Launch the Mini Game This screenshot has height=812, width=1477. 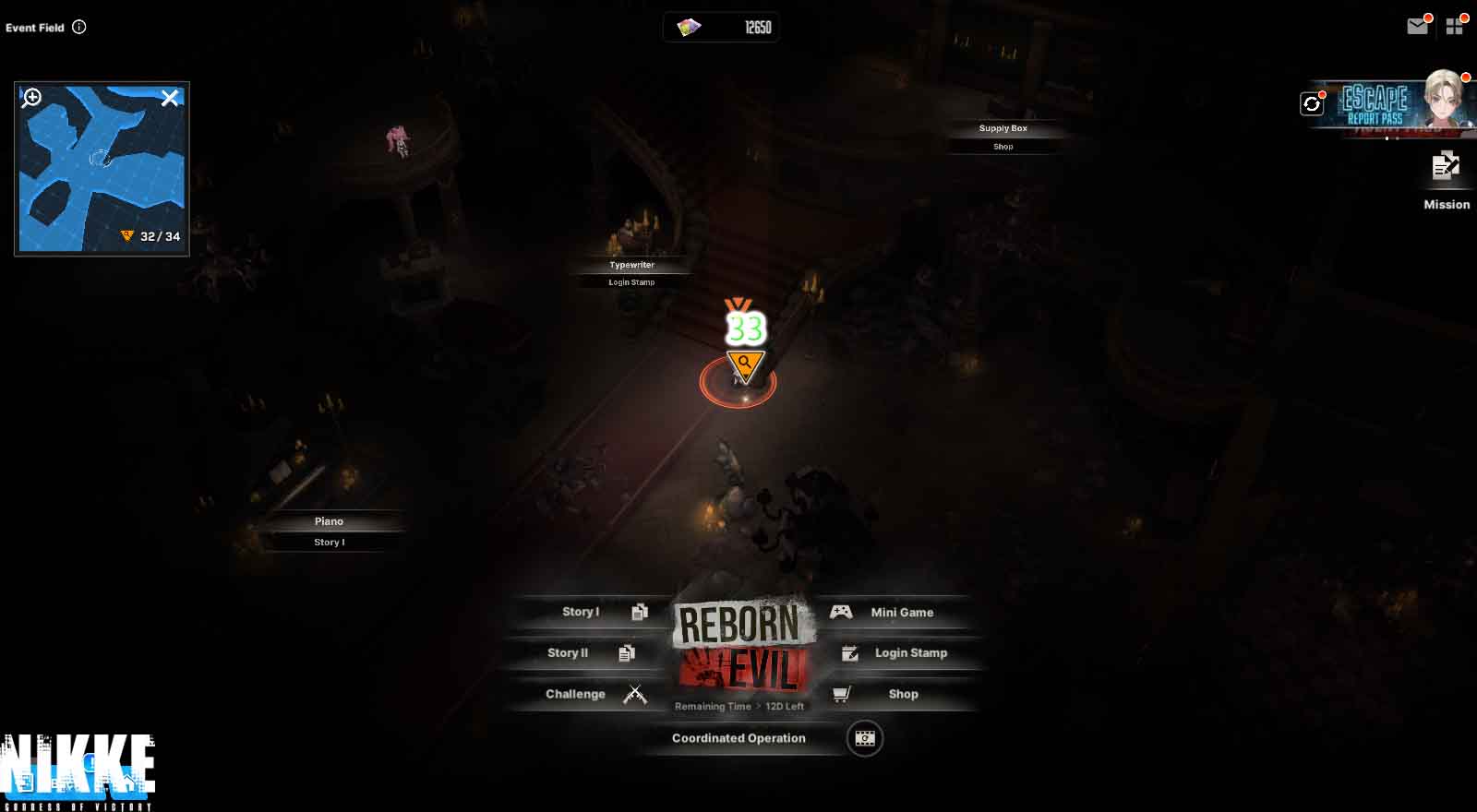click(x=891, y=613)
